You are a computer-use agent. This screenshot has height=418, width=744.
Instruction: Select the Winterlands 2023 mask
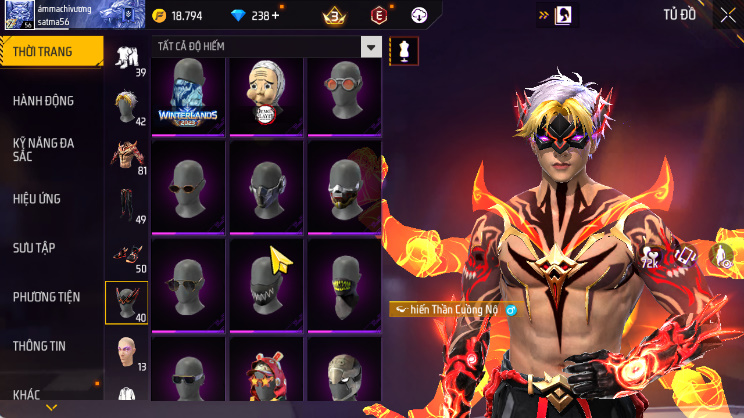click(188, 96)
